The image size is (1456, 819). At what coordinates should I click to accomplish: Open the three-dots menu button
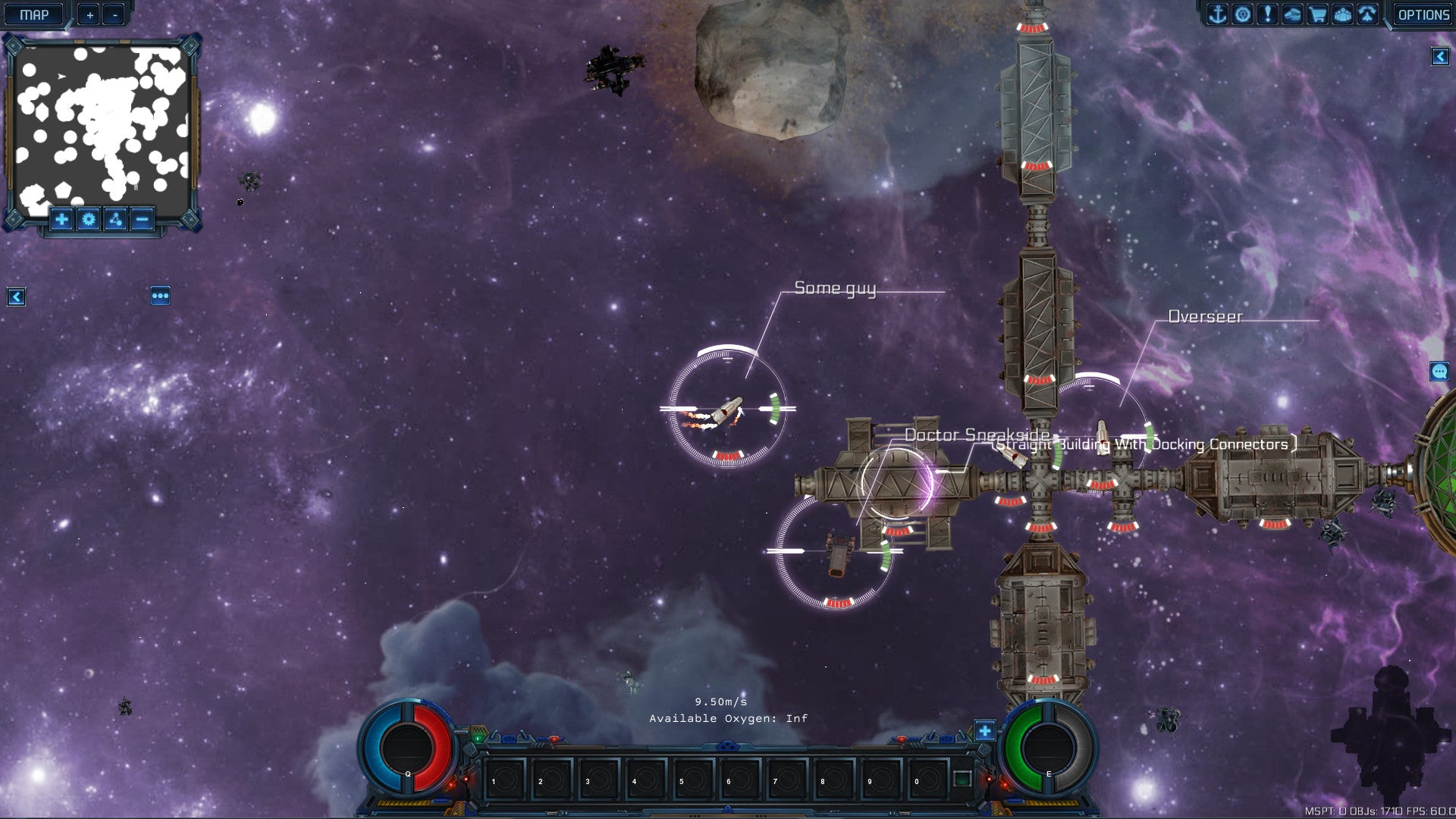[160, 296]
